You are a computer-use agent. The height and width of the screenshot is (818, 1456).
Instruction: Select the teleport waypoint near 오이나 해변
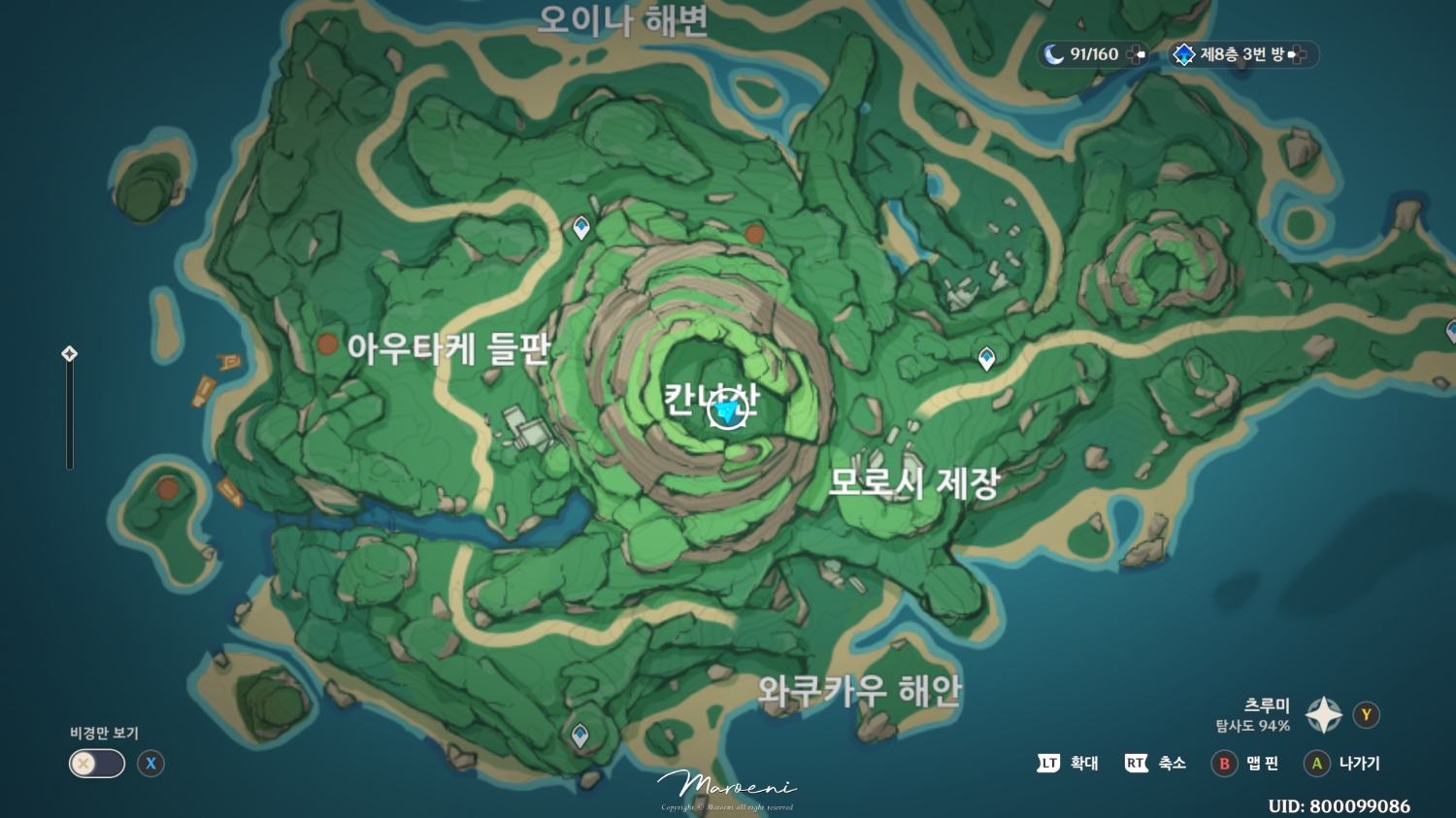pyautogui.click(x=580, y=229)
